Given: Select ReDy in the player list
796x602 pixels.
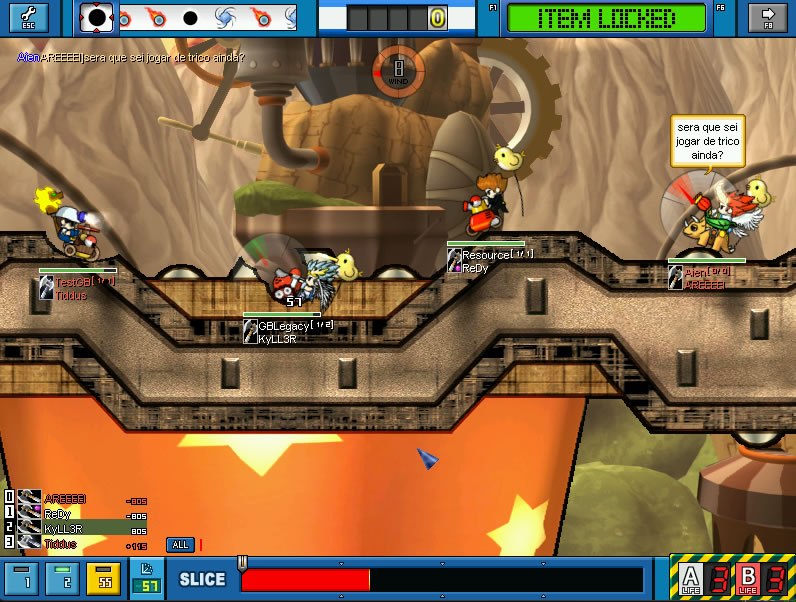Looking at the screenshot, I should click(57, 513).
